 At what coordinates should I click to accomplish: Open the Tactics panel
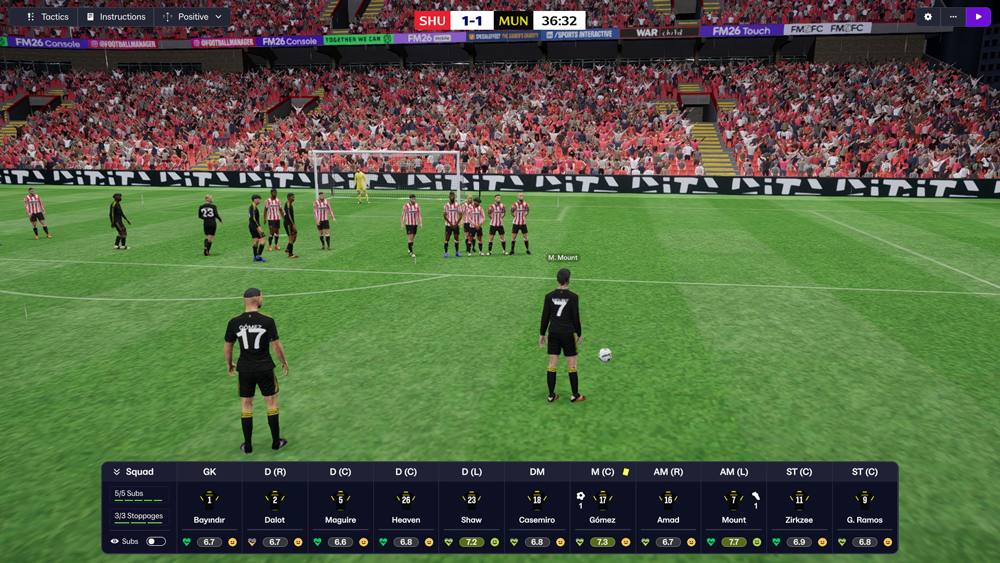[x=48, y=17]
